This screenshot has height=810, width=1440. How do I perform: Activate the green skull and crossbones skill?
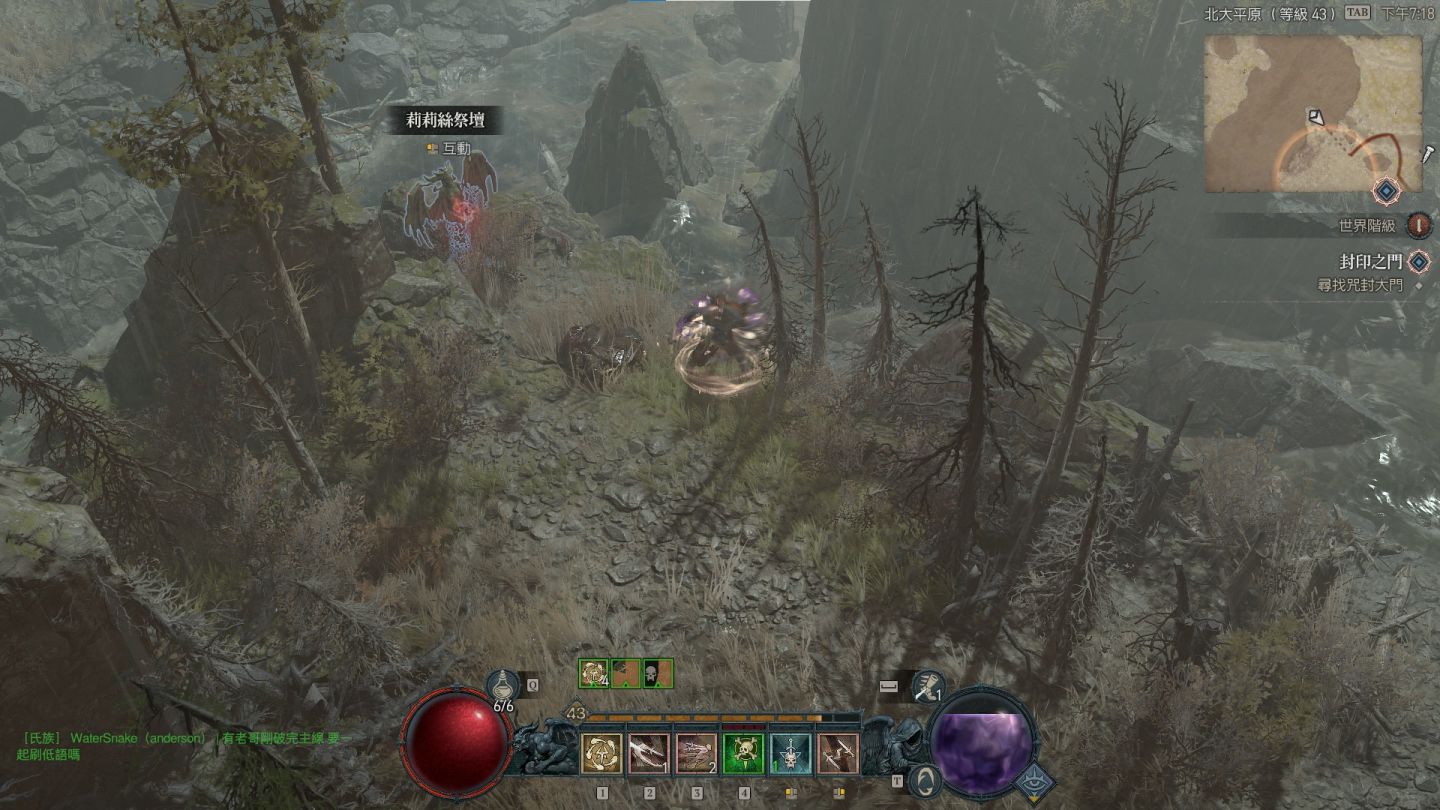tap(744, 754)
